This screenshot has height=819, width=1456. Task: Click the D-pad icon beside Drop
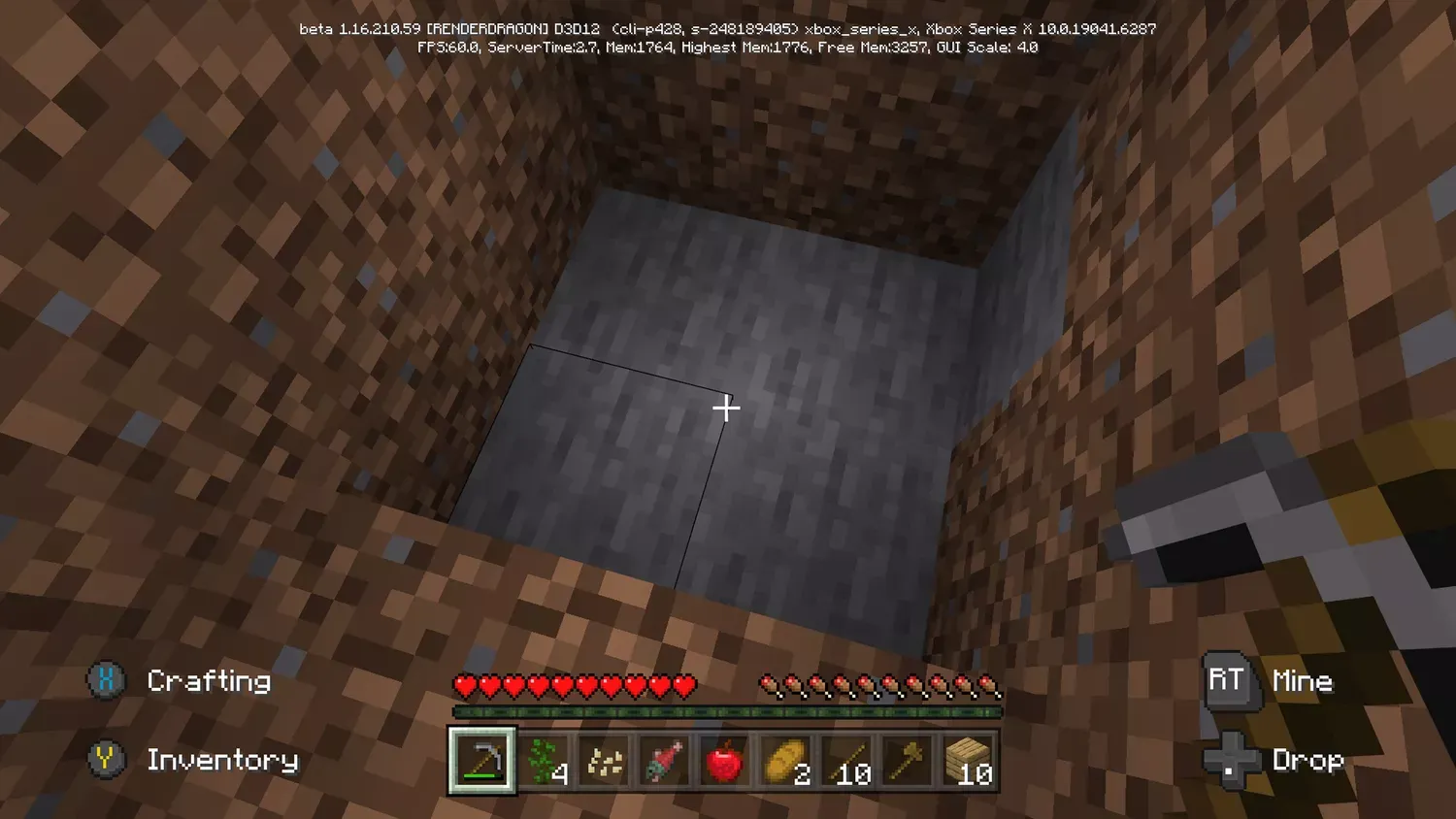1230,760
